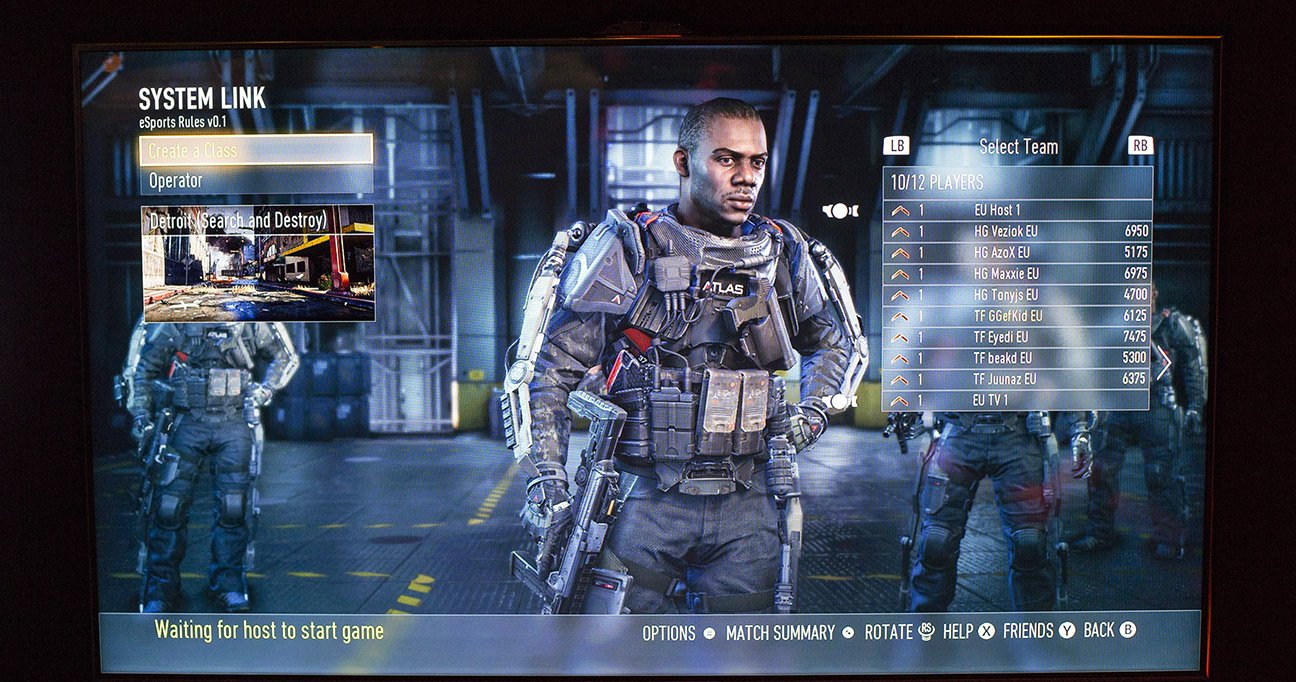This screenshot has height=682, width=1296.
Task: Choose player HG Veziok EU in the list
Action: [1016, 231]
